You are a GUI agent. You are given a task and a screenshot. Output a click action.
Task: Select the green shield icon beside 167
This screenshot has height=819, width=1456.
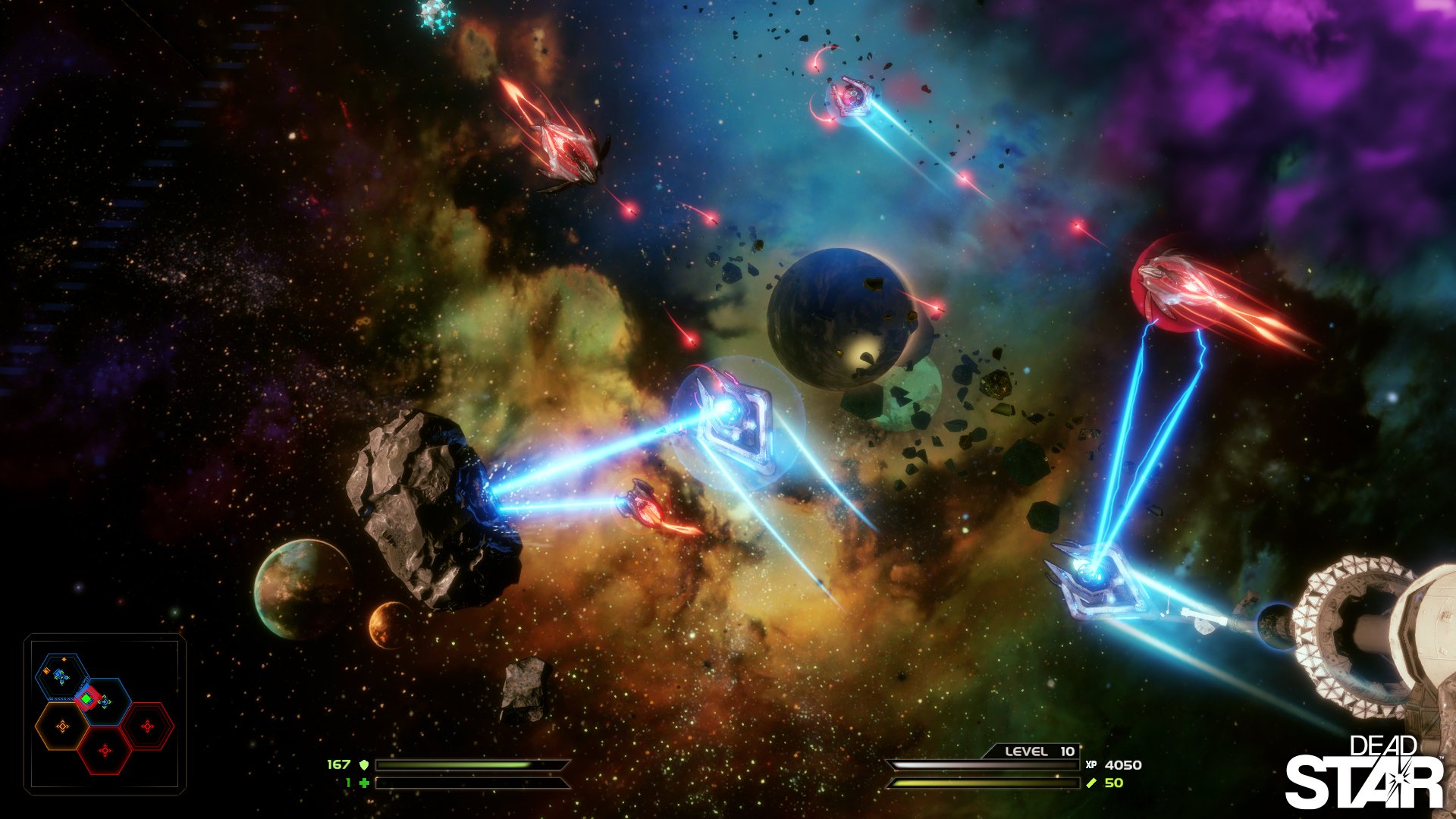click(363, 765)
